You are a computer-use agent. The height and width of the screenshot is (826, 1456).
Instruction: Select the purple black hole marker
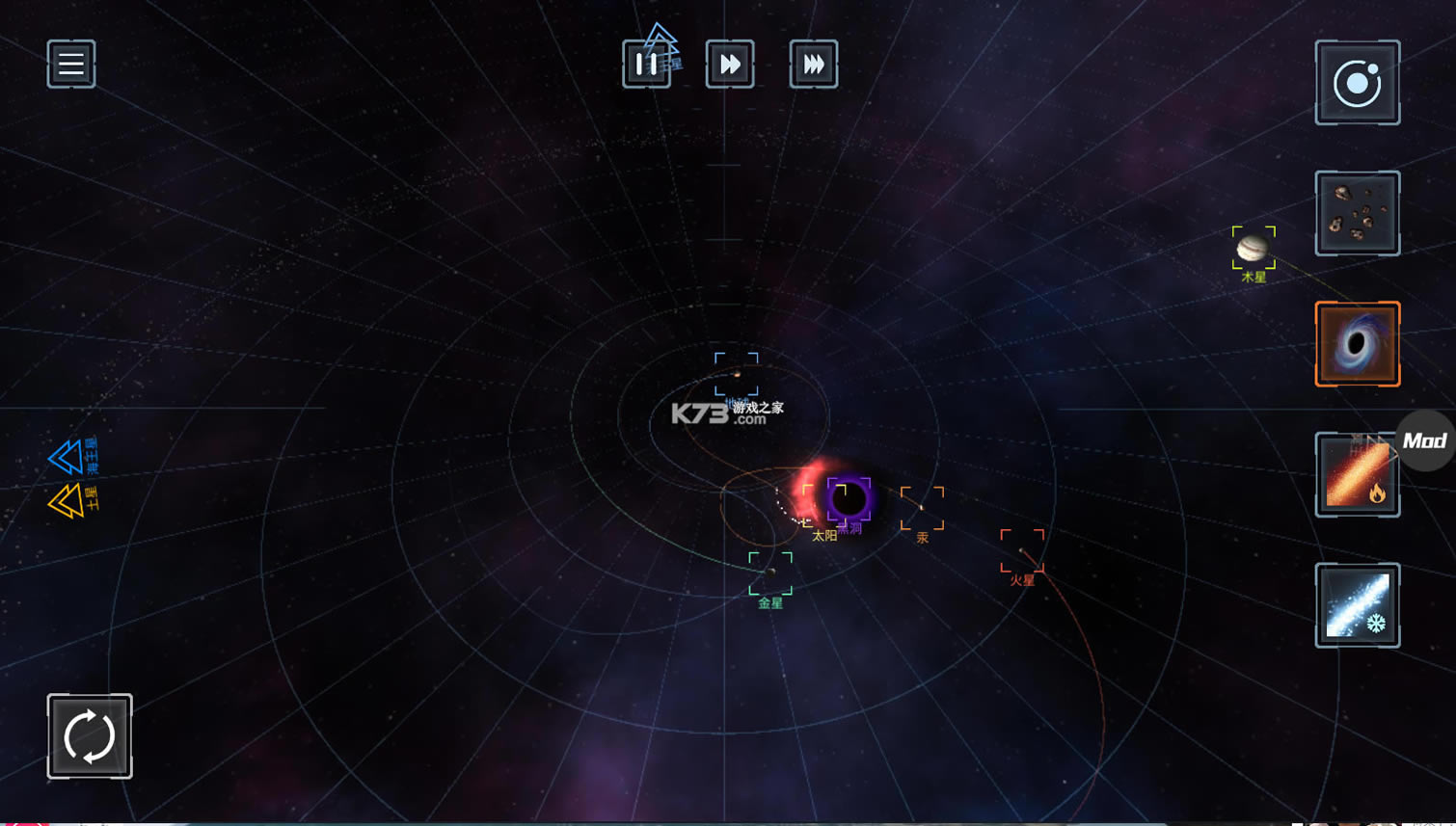(x=849, y=499)
